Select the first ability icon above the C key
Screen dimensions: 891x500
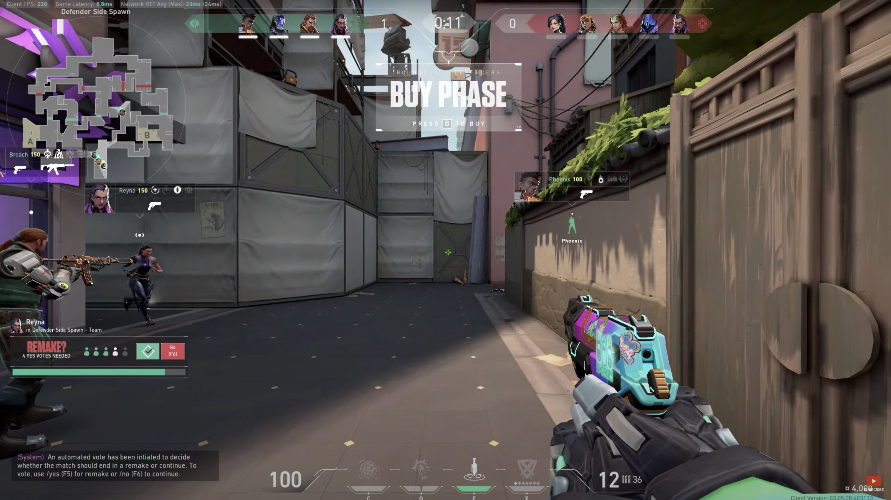(369, 469)
